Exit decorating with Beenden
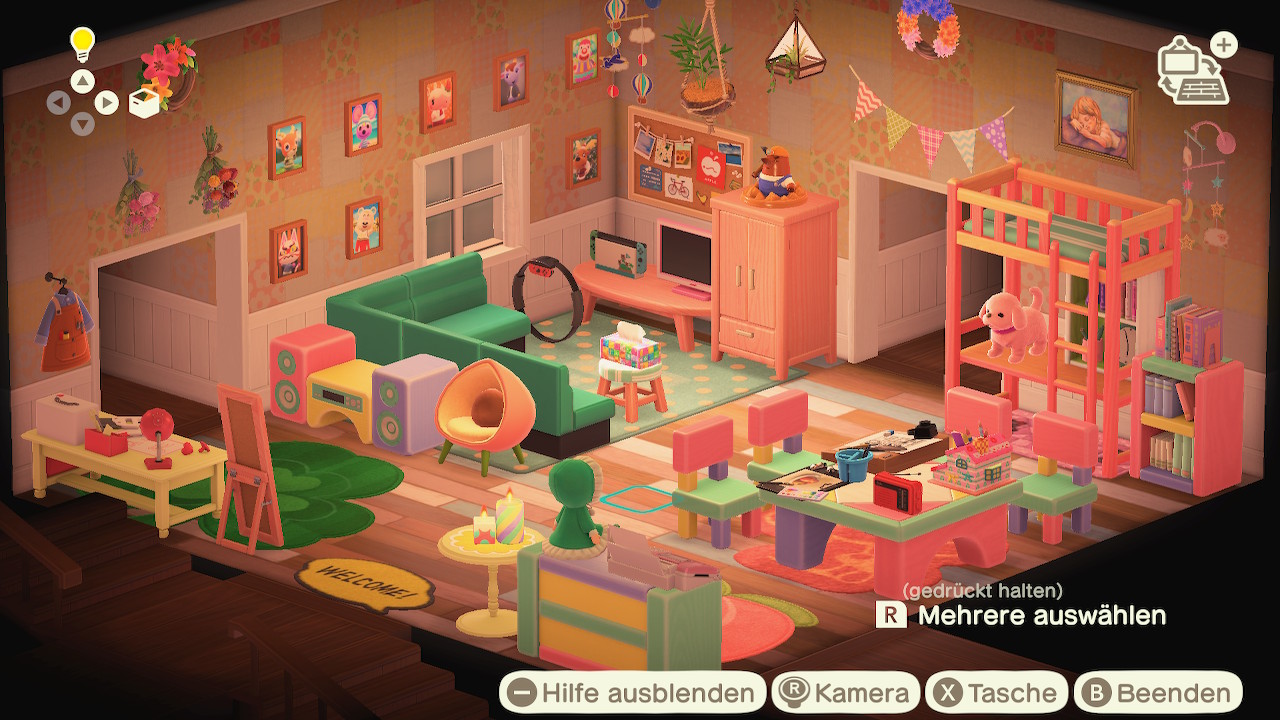This screenshot has width=1280, height=720. tap(1157, 693)
